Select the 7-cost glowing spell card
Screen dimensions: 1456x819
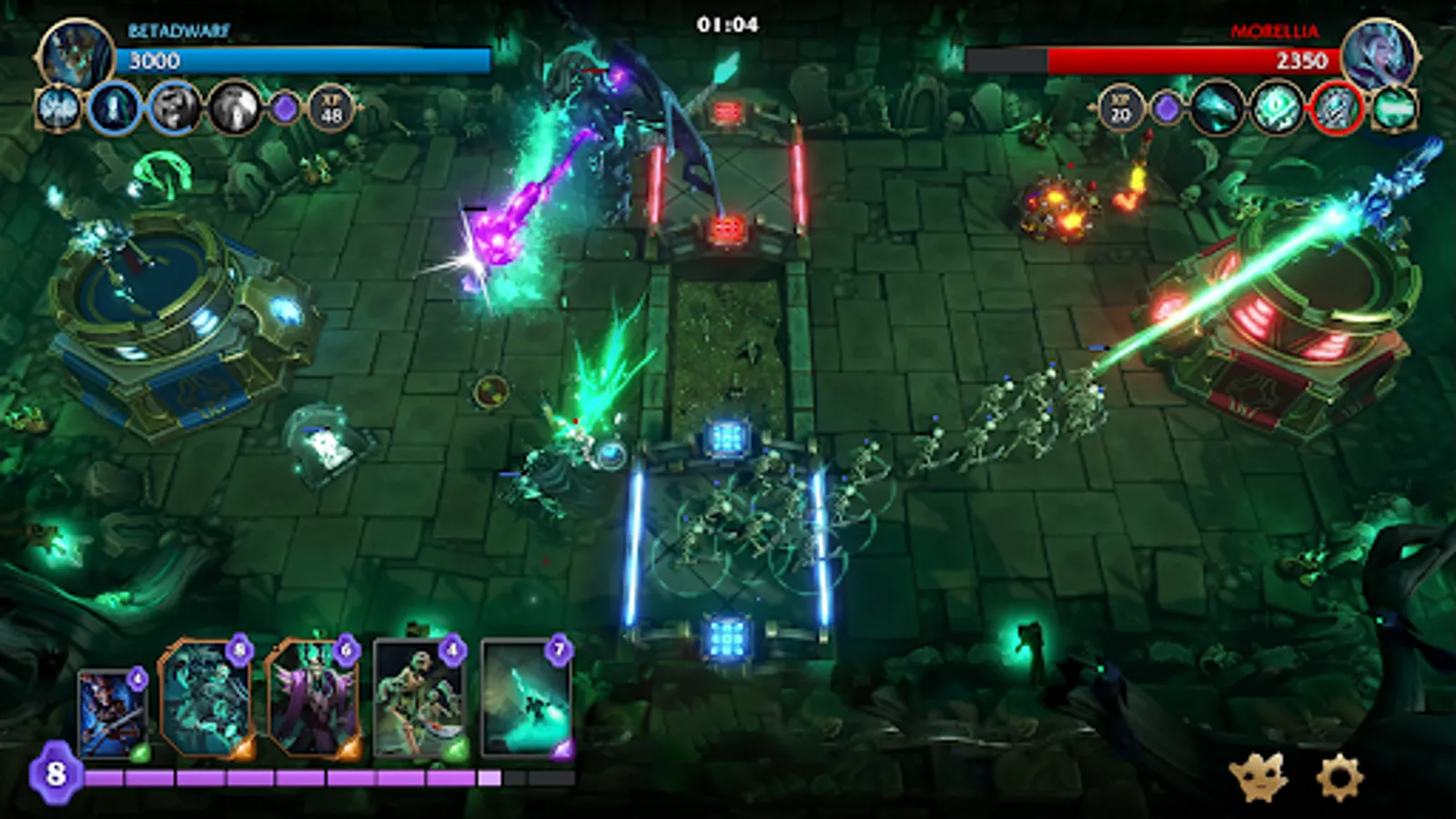526,699
